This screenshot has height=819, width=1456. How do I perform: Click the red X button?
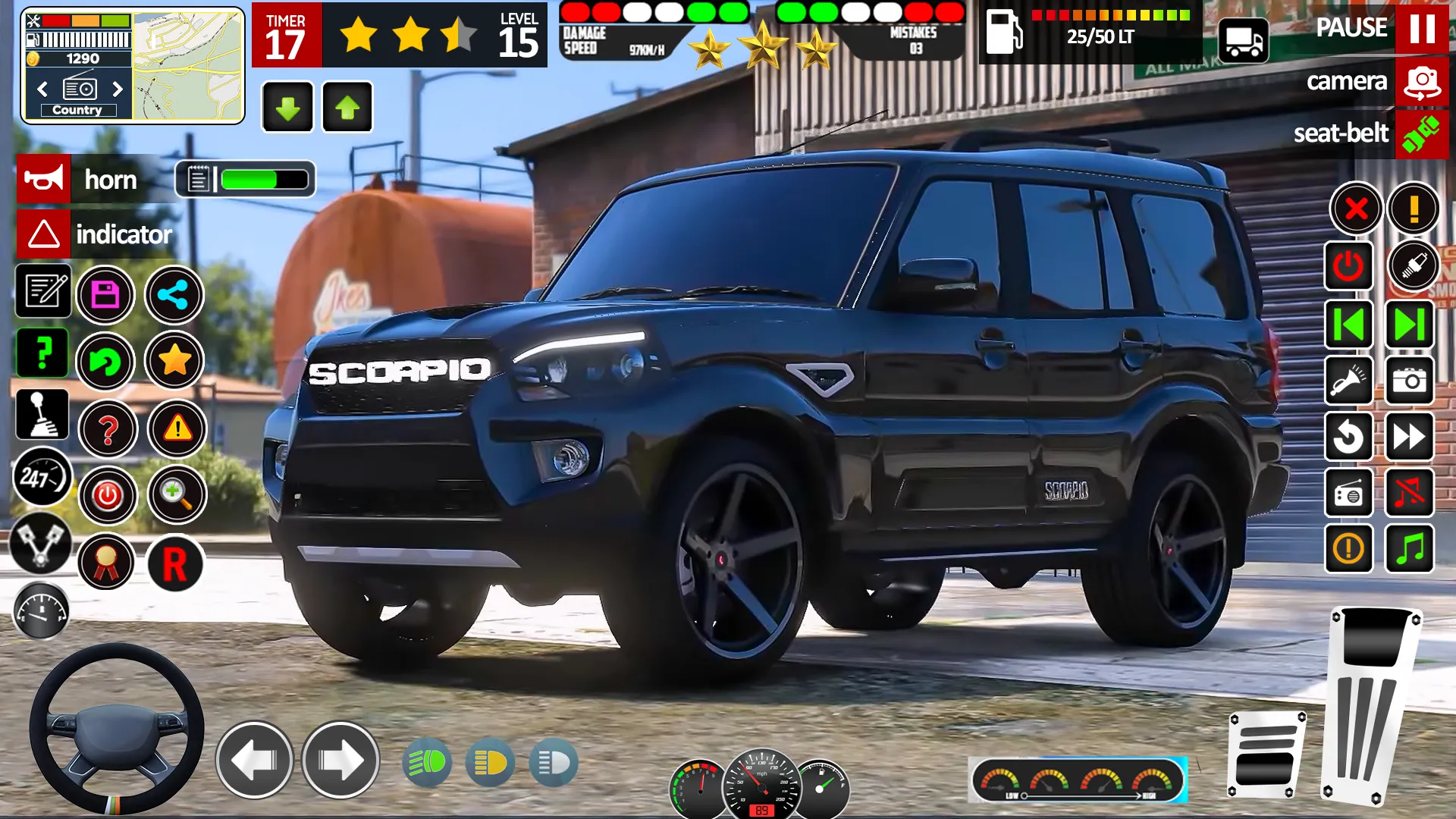1356,209
